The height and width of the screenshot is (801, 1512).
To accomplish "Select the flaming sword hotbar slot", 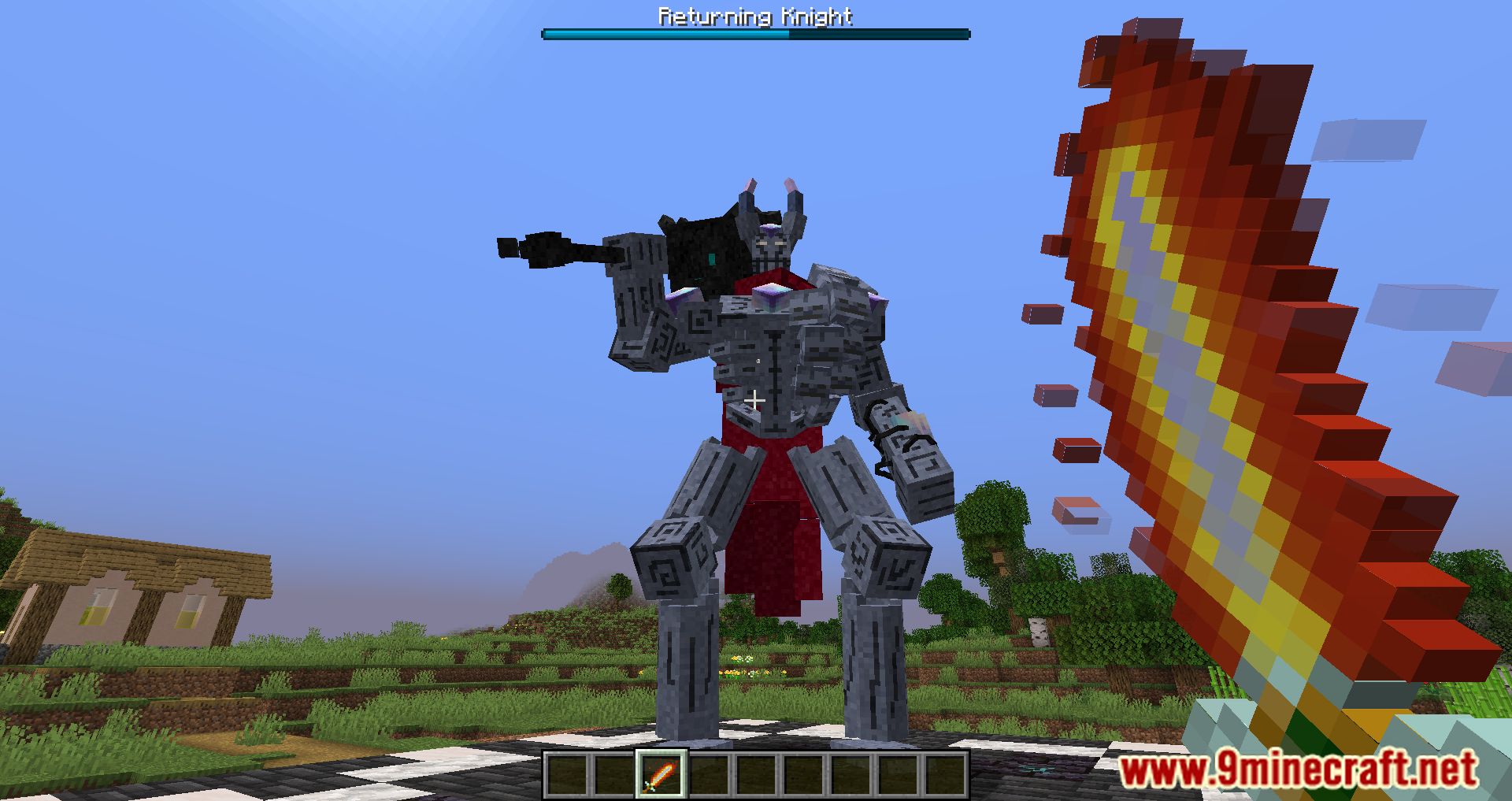I will click(x=661, y=773).
